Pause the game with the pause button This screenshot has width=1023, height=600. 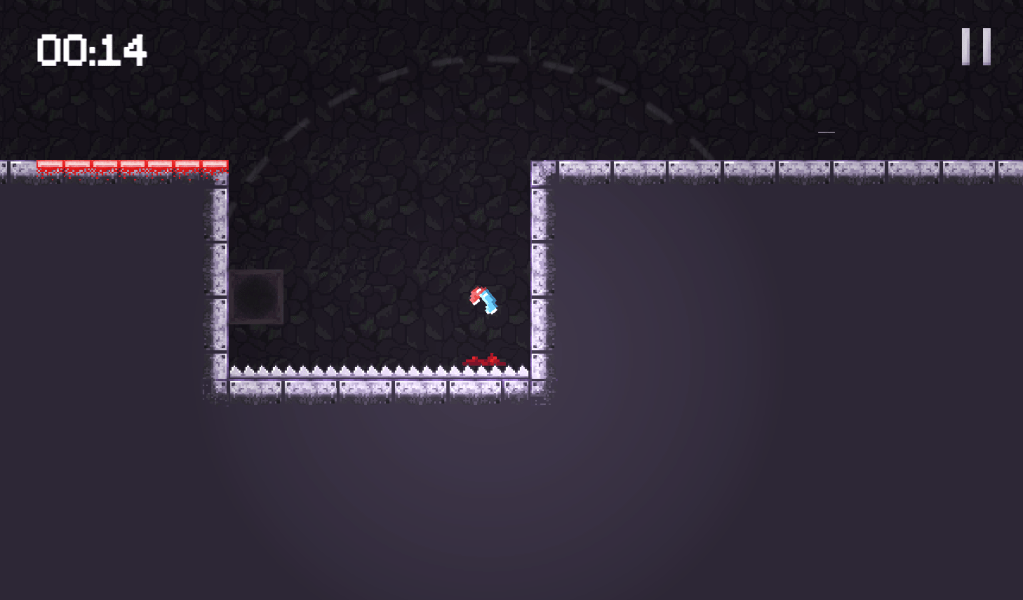tap(976, 47)
